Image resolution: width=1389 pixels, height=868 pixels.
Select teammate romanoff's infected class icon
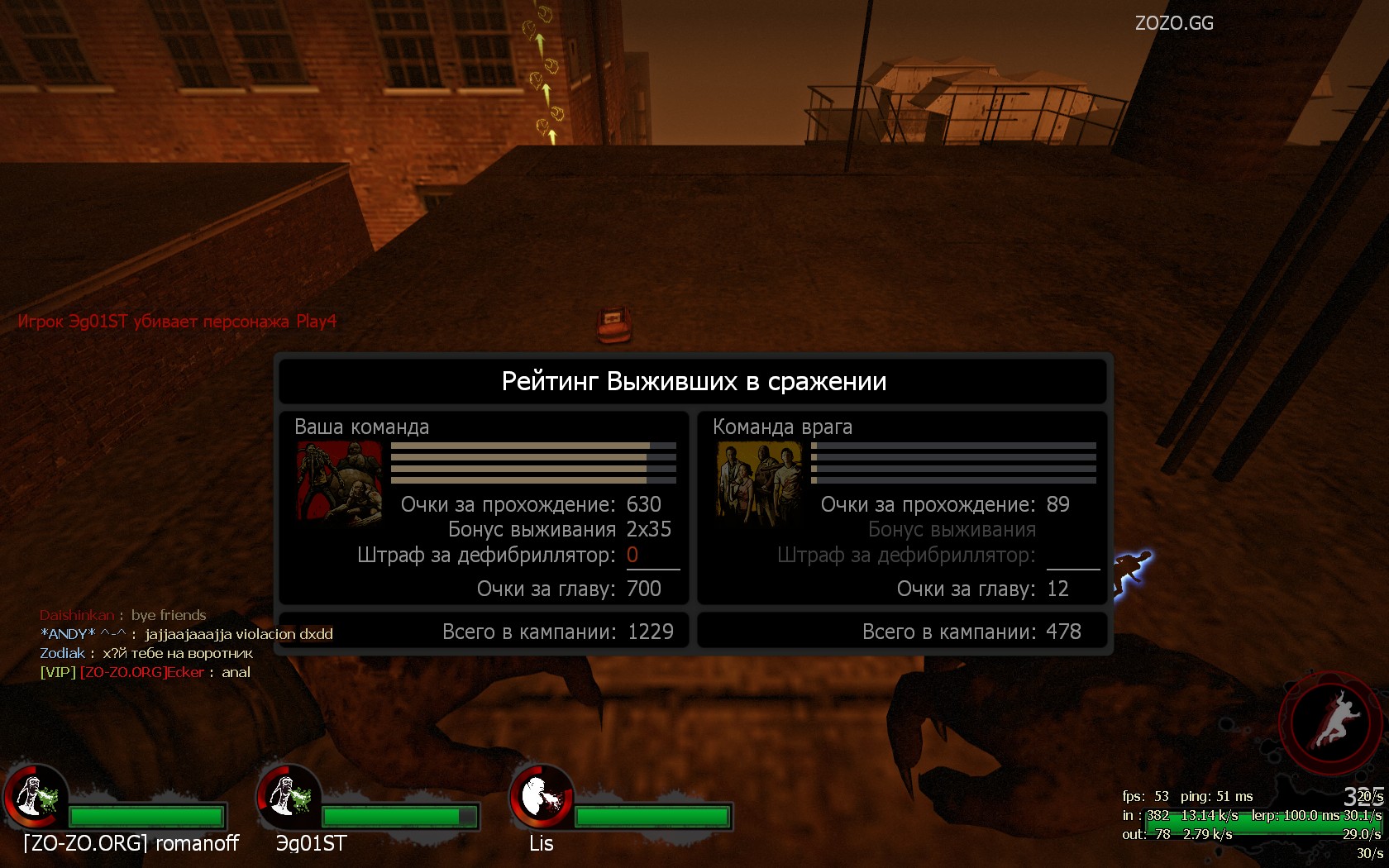point(35,796)
